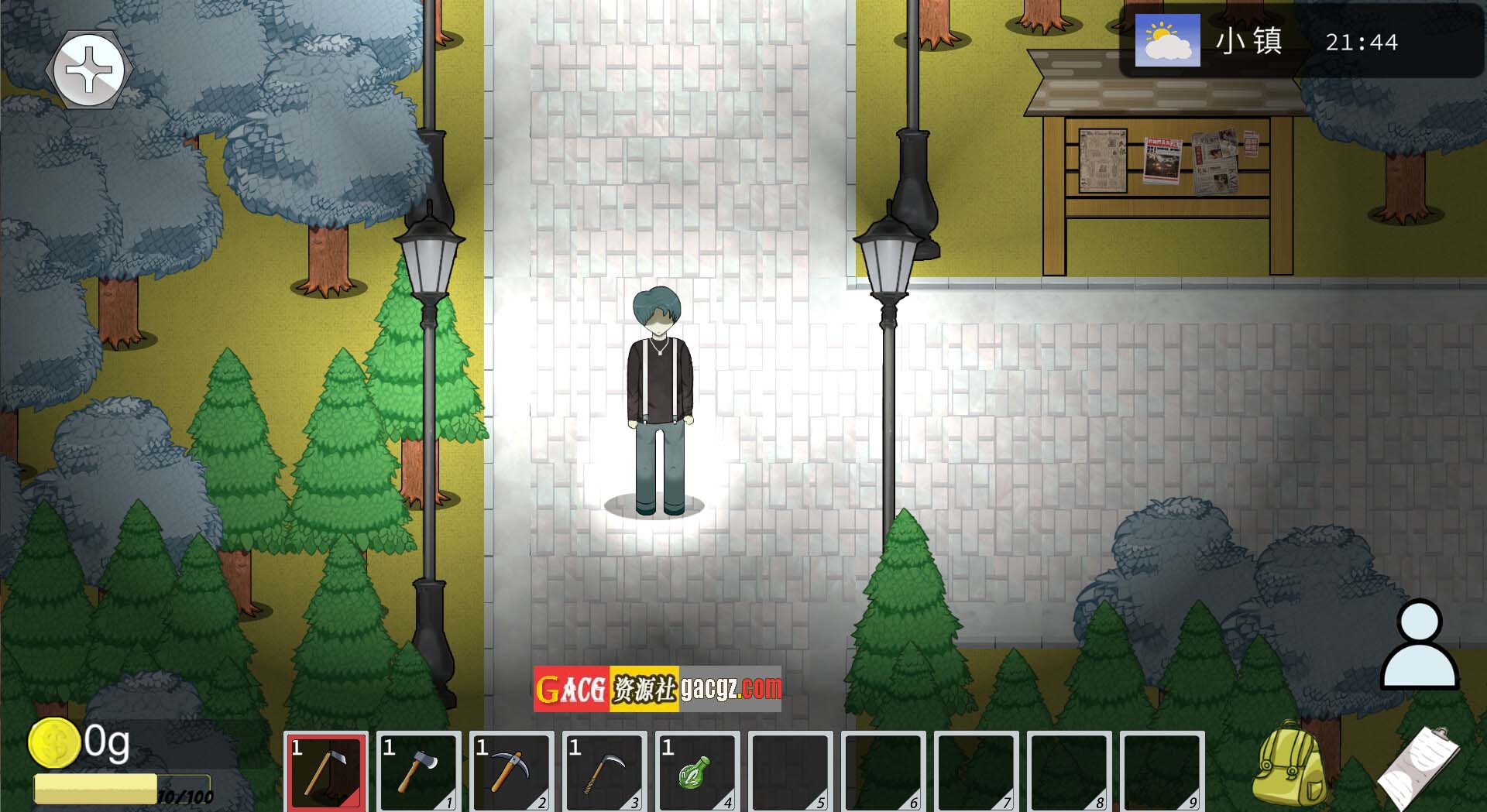Image resolution: width=1487 pixels, height=812 pixels.
Task: Equip the pickaxe from the hotbar
Action: pyautogui.click(x=512, y=771)
